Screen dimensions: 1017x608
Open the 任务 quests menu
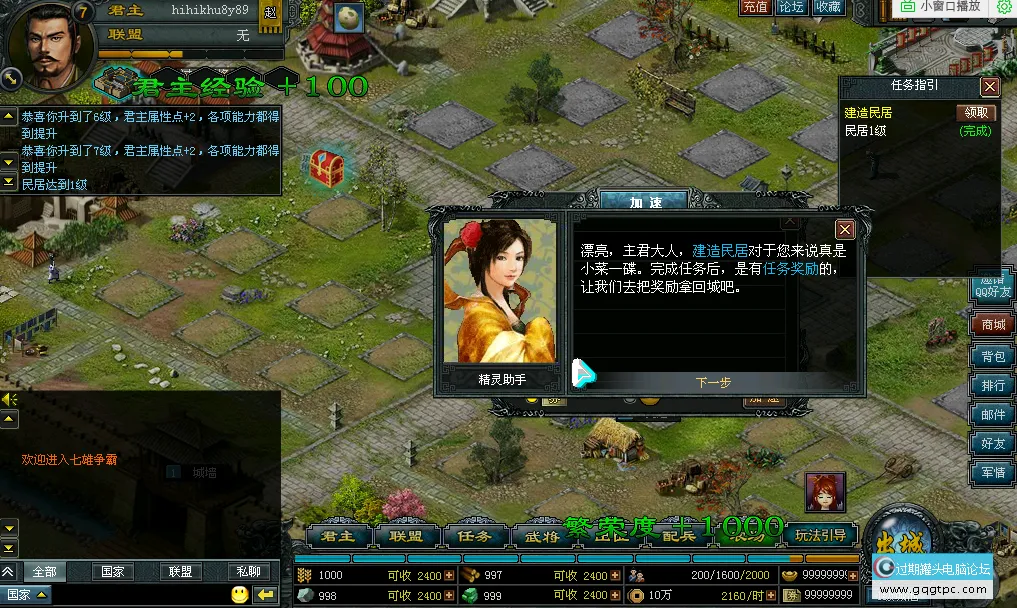(474, 536)
